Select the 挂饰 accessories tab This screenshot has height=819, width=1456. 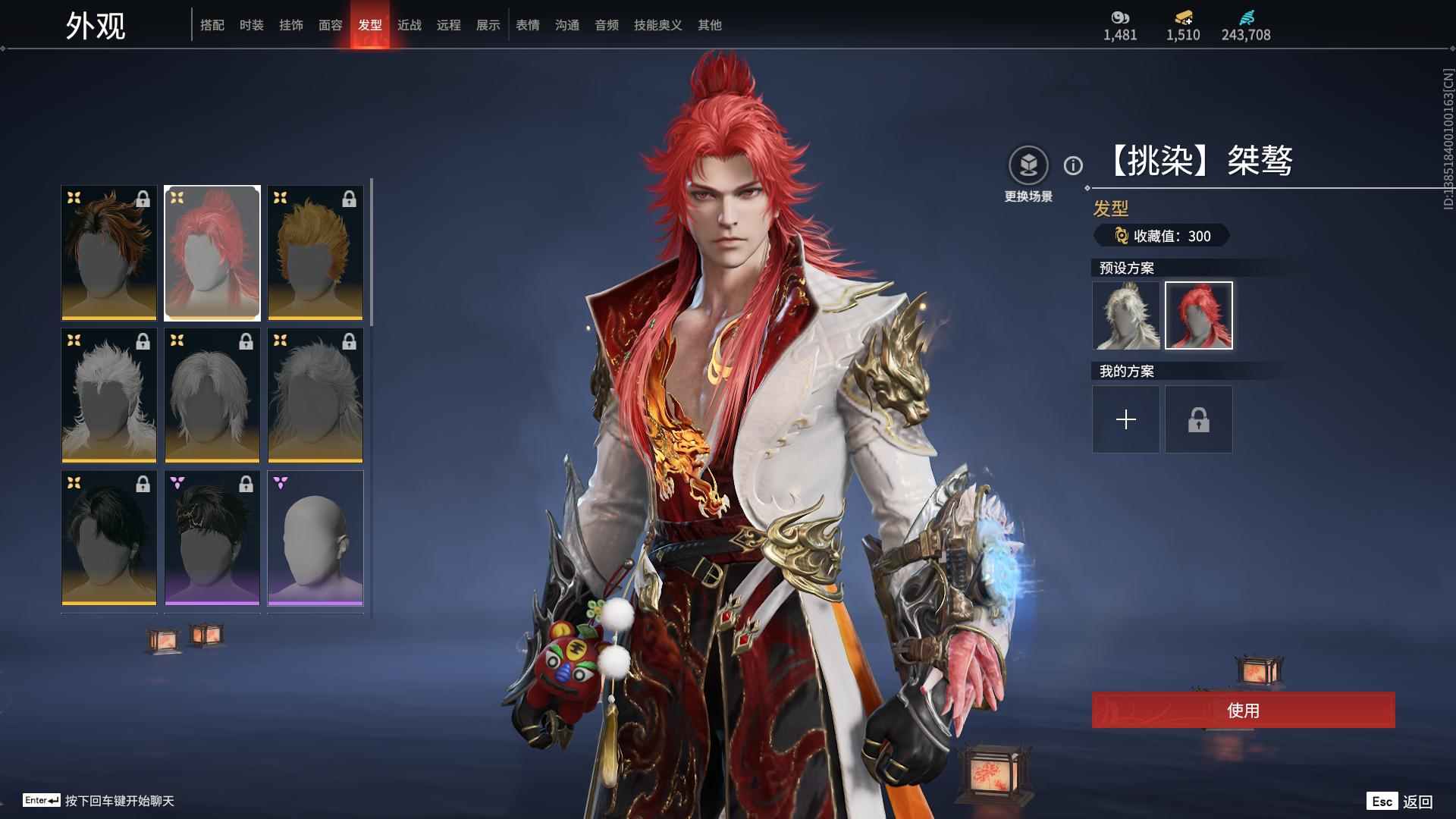click(x=291, y=25)
